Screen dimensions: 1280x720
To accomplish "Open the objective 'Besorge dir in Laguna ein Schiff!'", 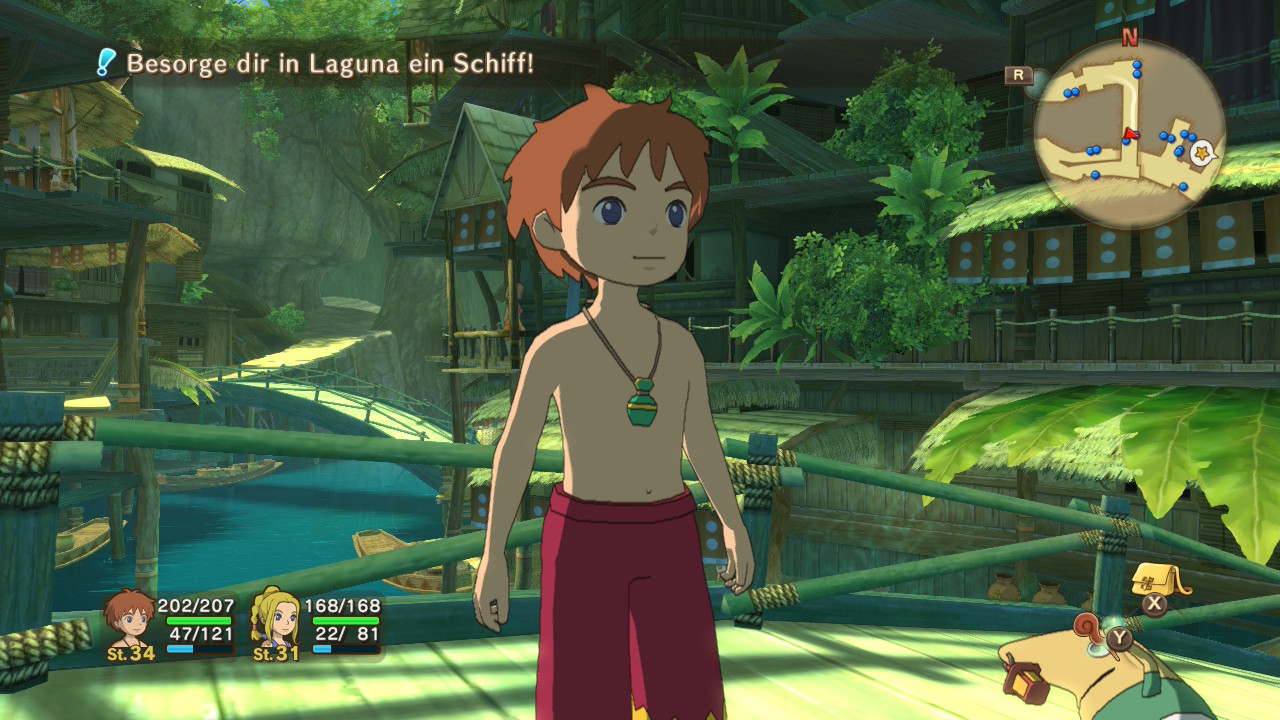I will pyautogui.click(x=330, y=64).
